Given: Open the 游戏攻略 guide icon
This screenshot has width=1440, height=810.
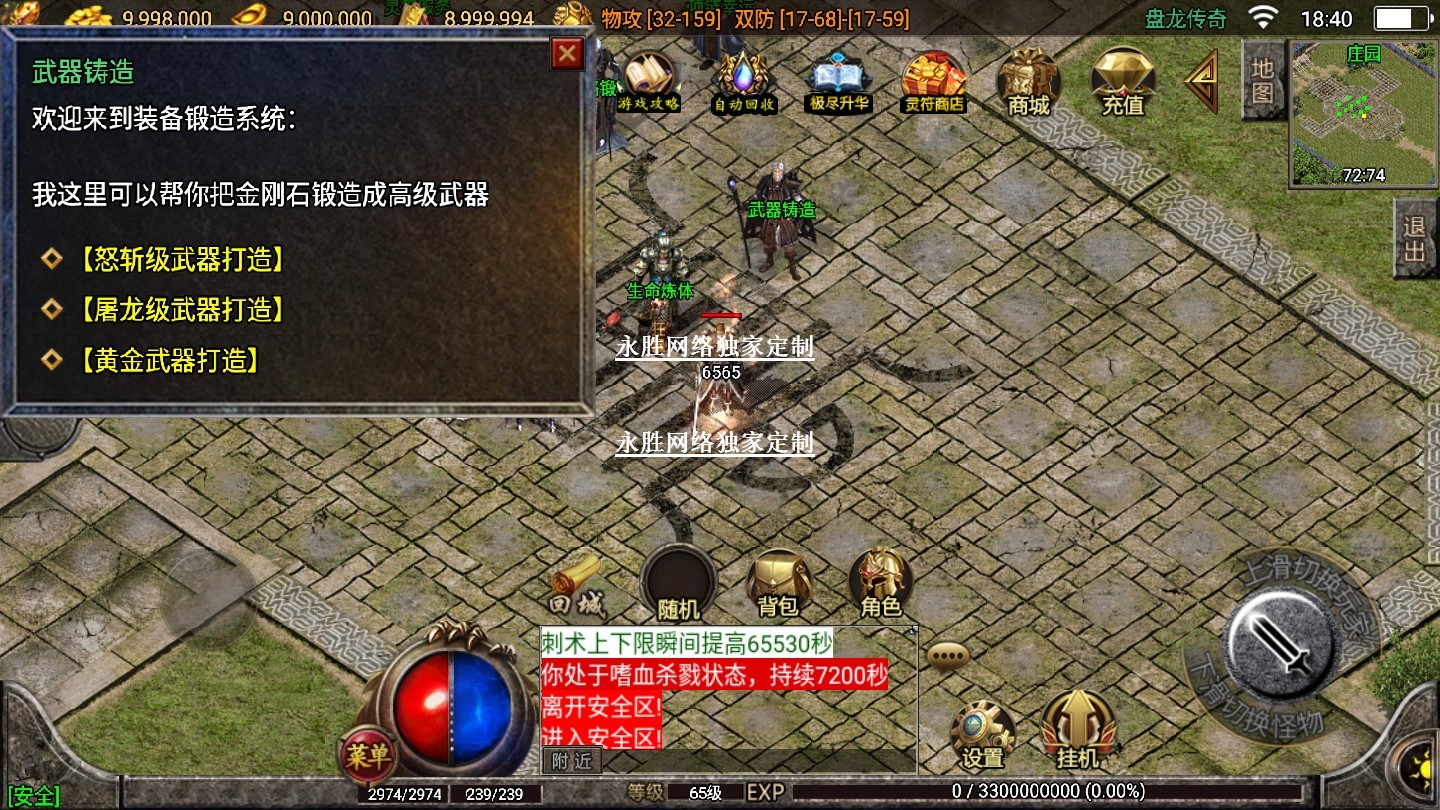Looking at the screenshot, I should pos(648,81).
